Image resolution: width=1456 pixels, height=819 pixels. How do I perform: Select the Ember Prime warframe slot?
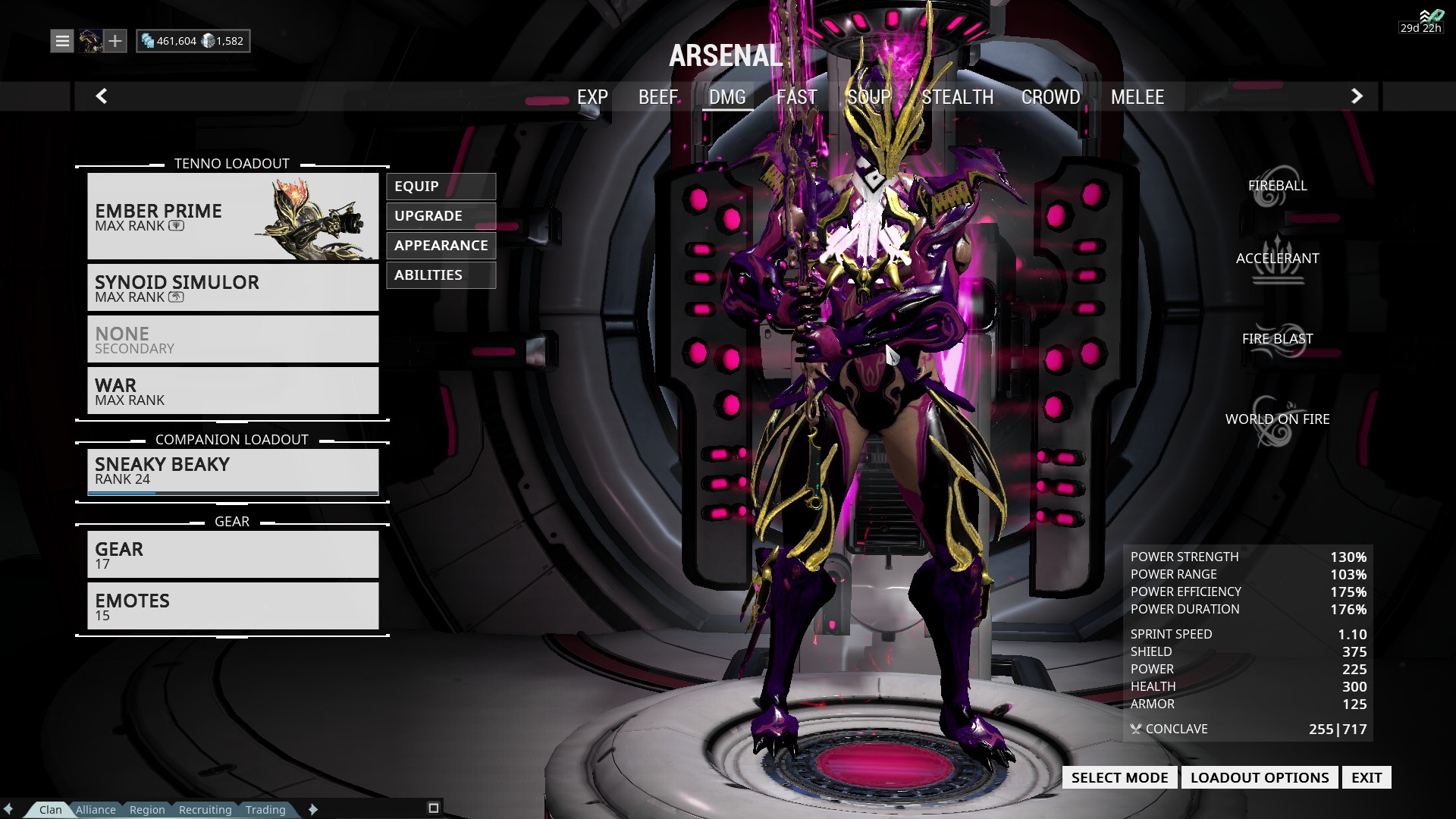click(232, 216)
